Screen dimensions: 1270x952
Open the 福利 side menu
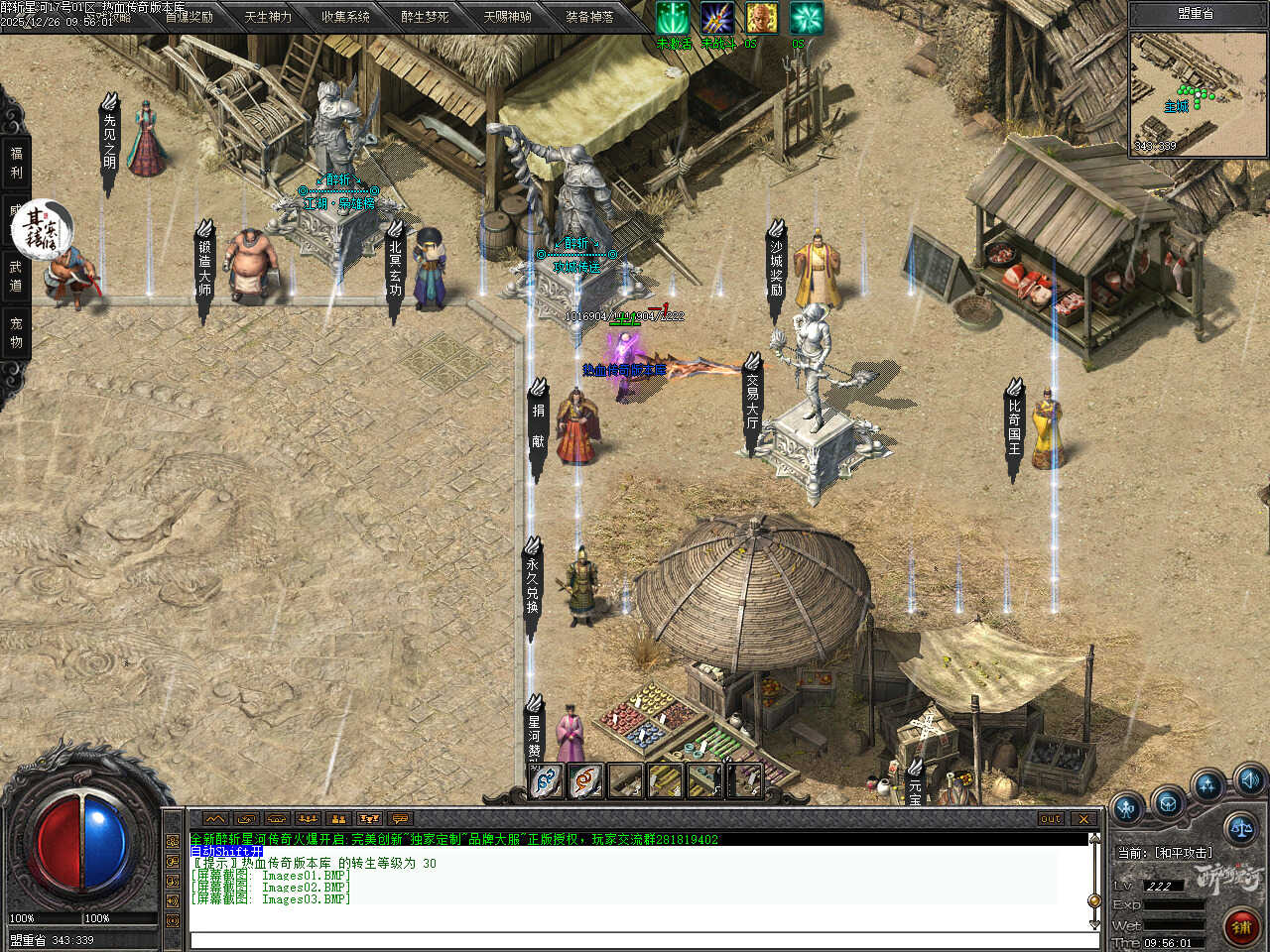16,162
